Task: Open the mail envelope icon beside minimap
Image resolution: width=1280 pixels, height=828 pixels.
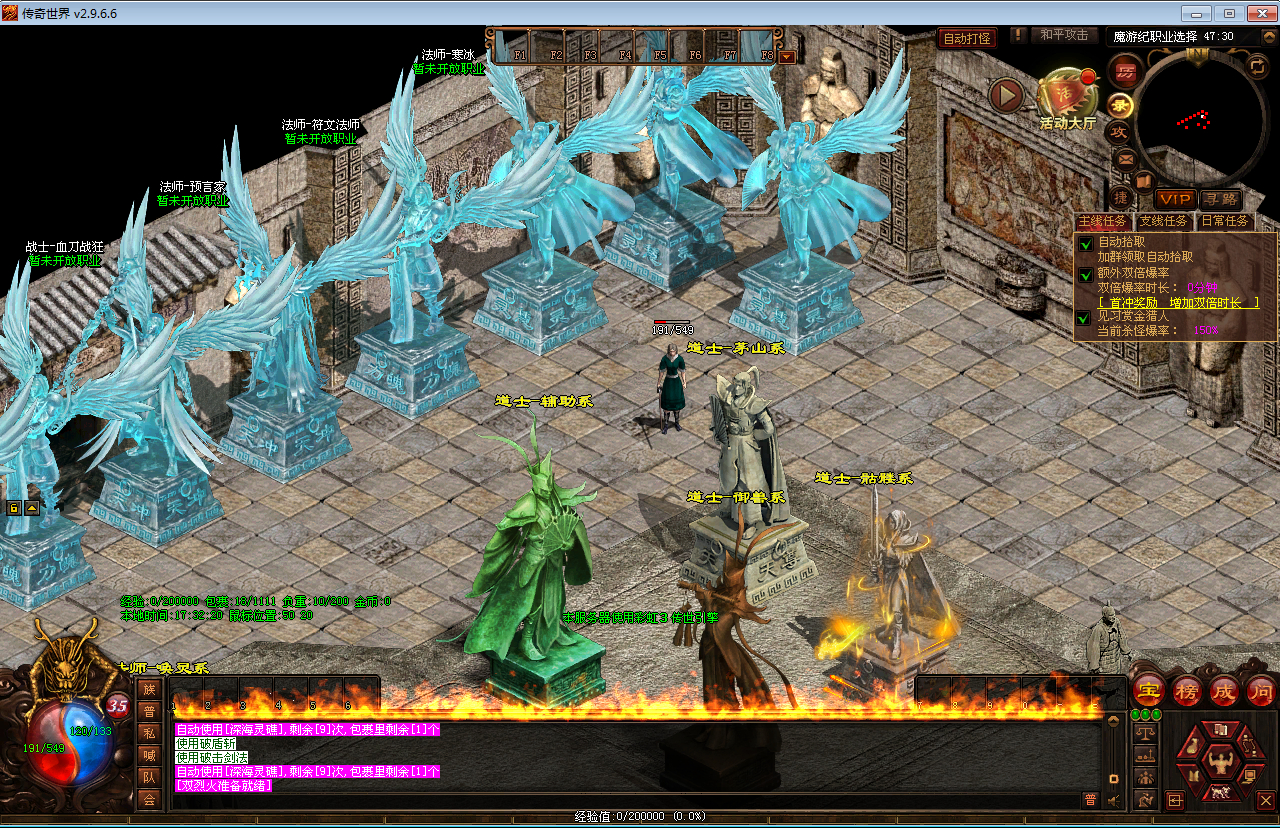Action: (x=1125, y=158)
